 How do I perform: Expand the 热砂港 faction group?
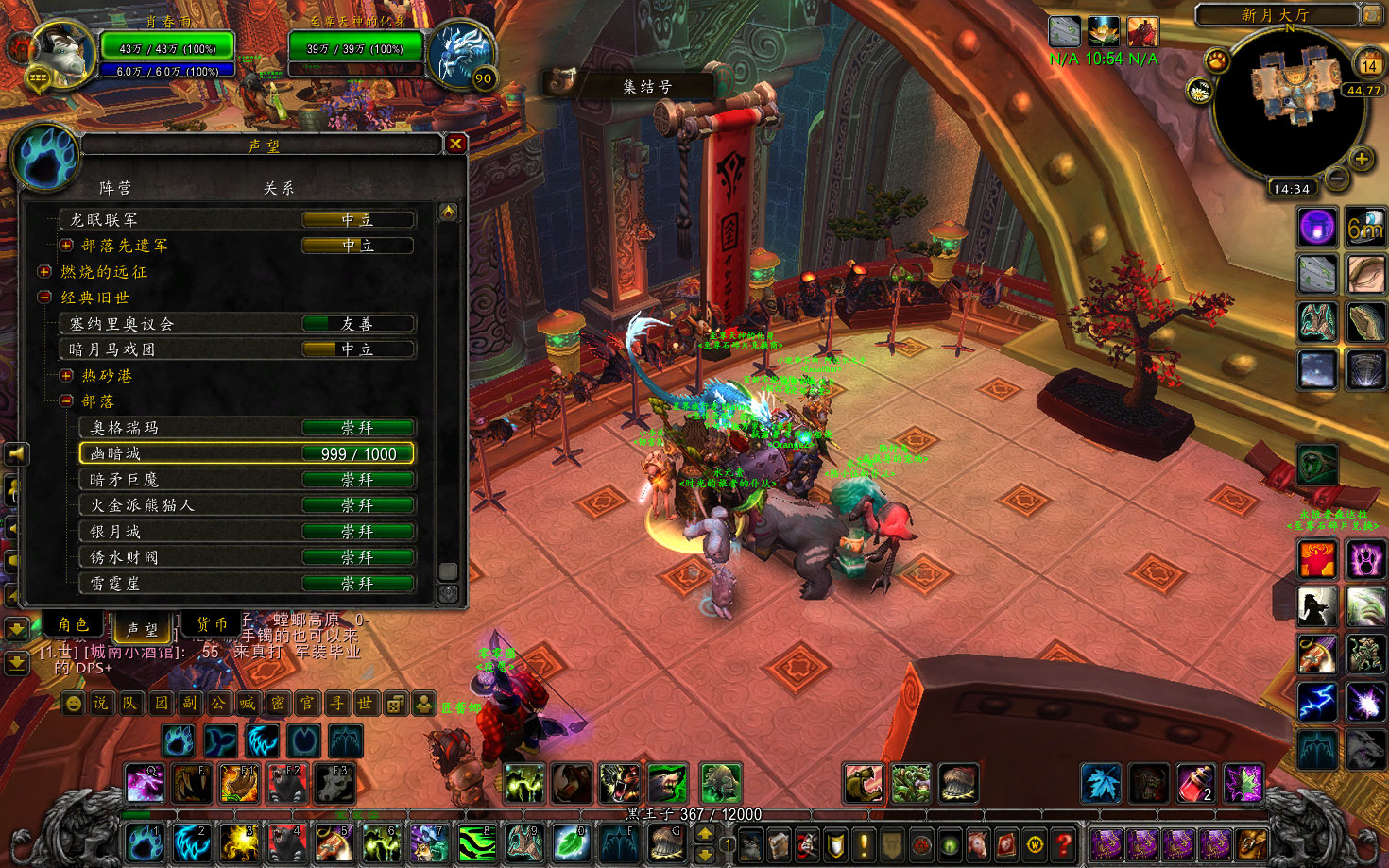66,376
